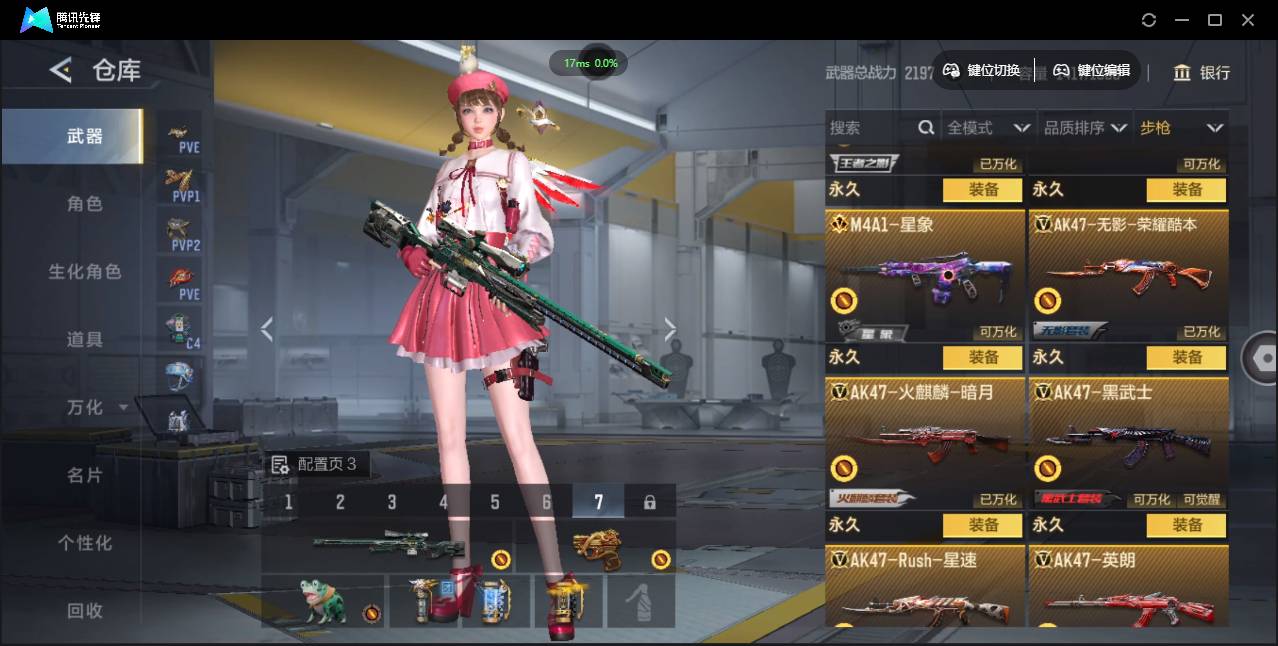Open the 回收 recycle tab
The image size is (1278, 646).
click(x=85, y=610)
